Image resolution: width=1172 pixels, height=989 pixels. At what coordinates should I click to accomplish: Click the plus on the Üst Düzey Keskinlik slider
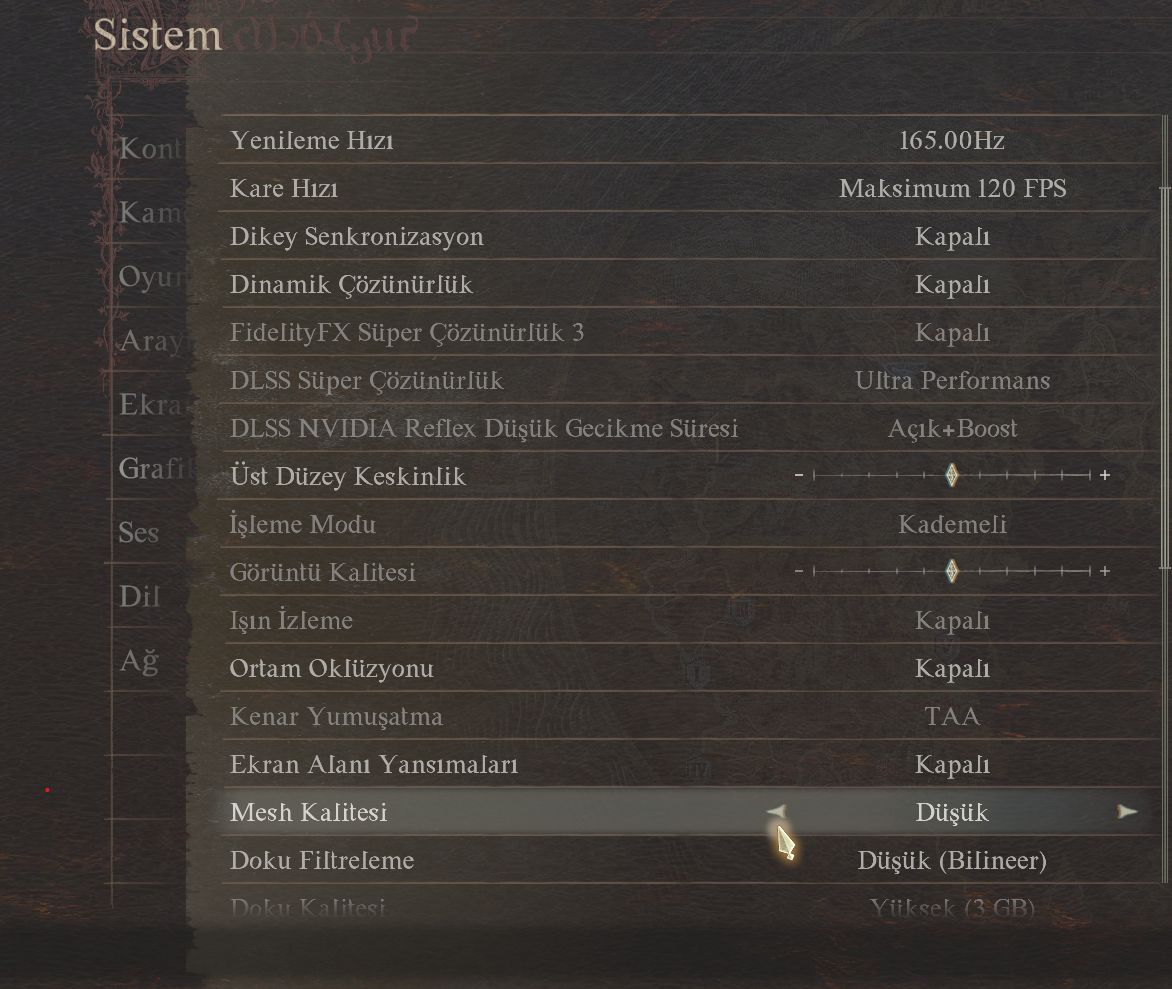(1105, 476)
